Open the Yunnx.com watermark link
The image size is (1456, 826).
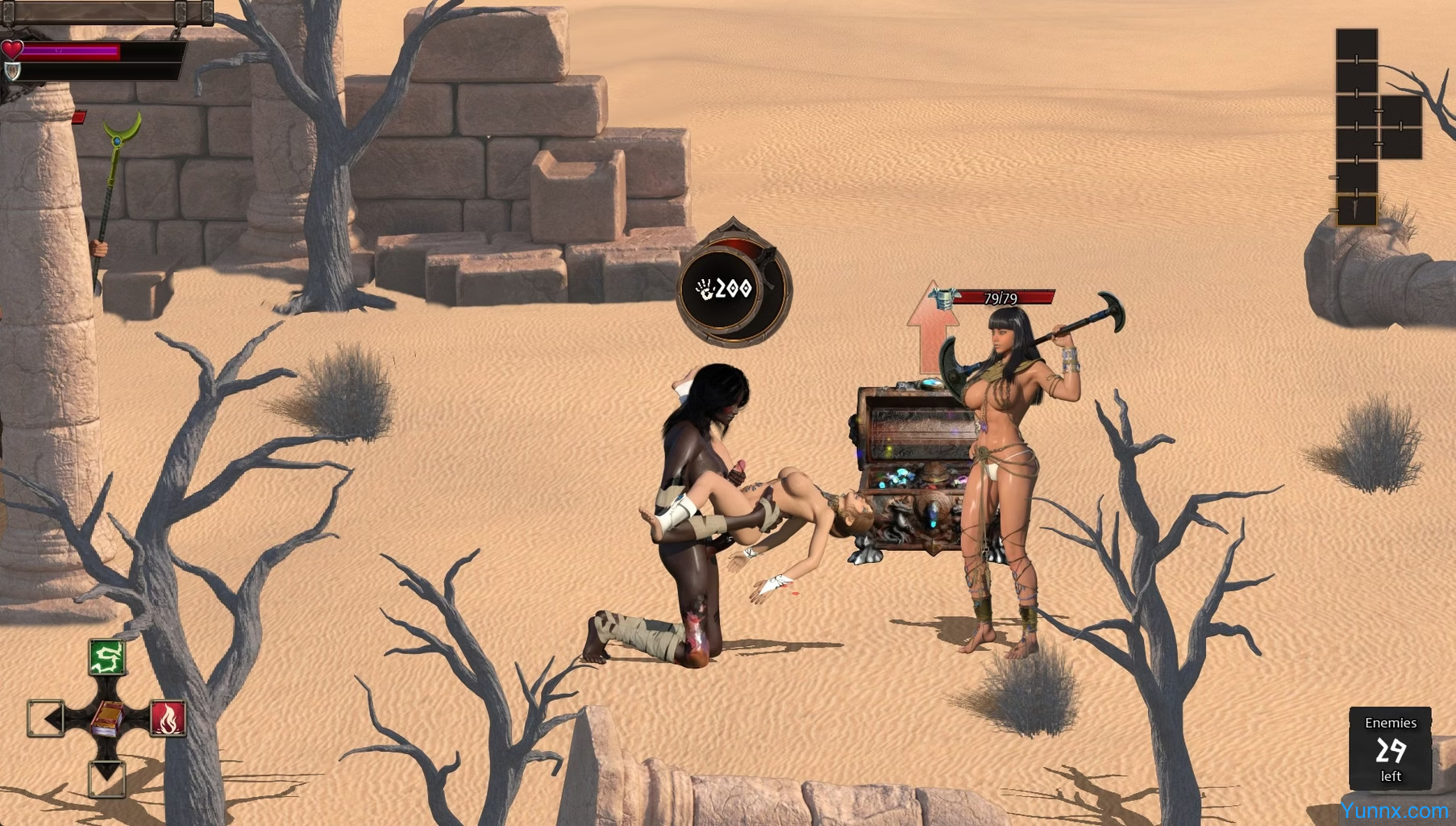(x=1394, y=811)
